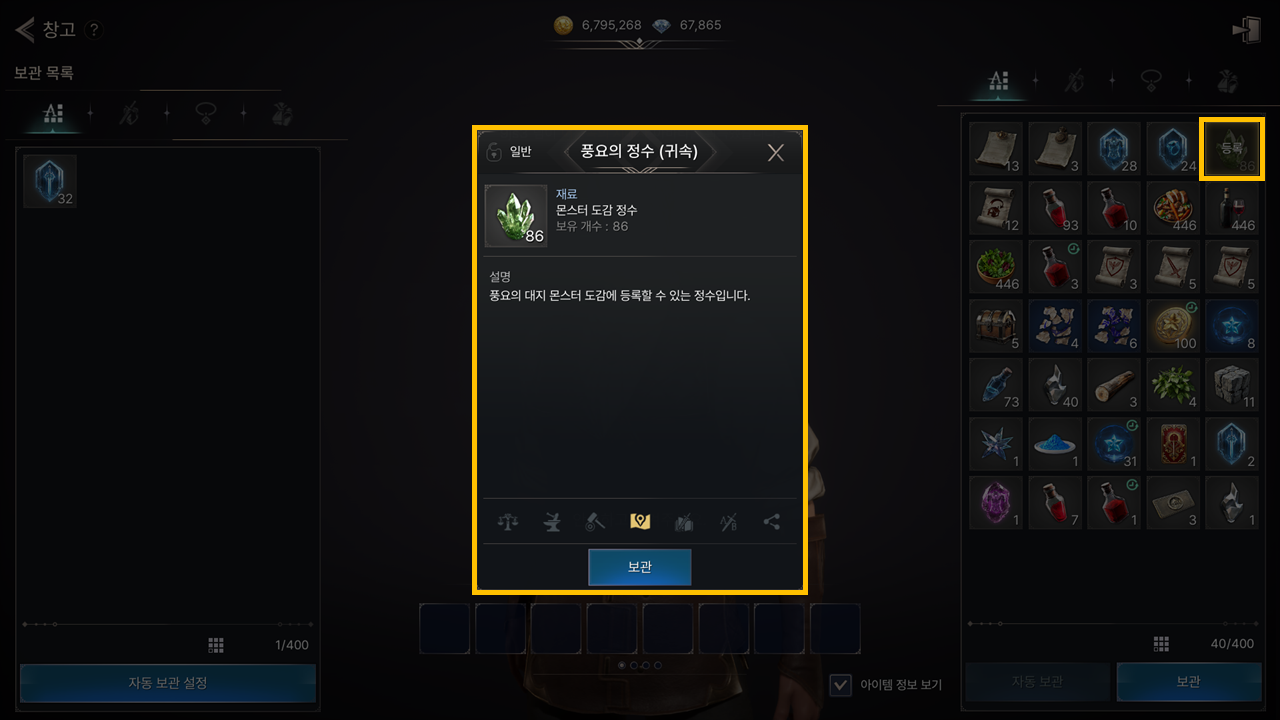The height and width of the screenshot is (720, 1280).
Task: Click the exit door icon
Action: pyautogui.click(x=1247, y=30)
